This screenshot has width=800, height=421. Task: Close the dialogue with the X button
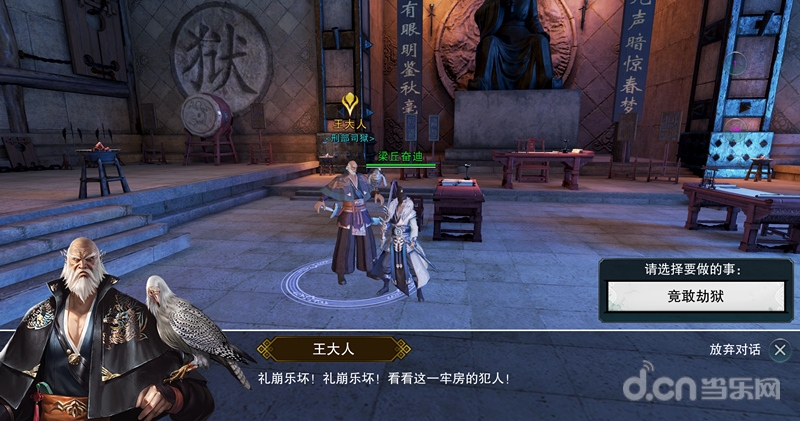[x=780, y=349]
